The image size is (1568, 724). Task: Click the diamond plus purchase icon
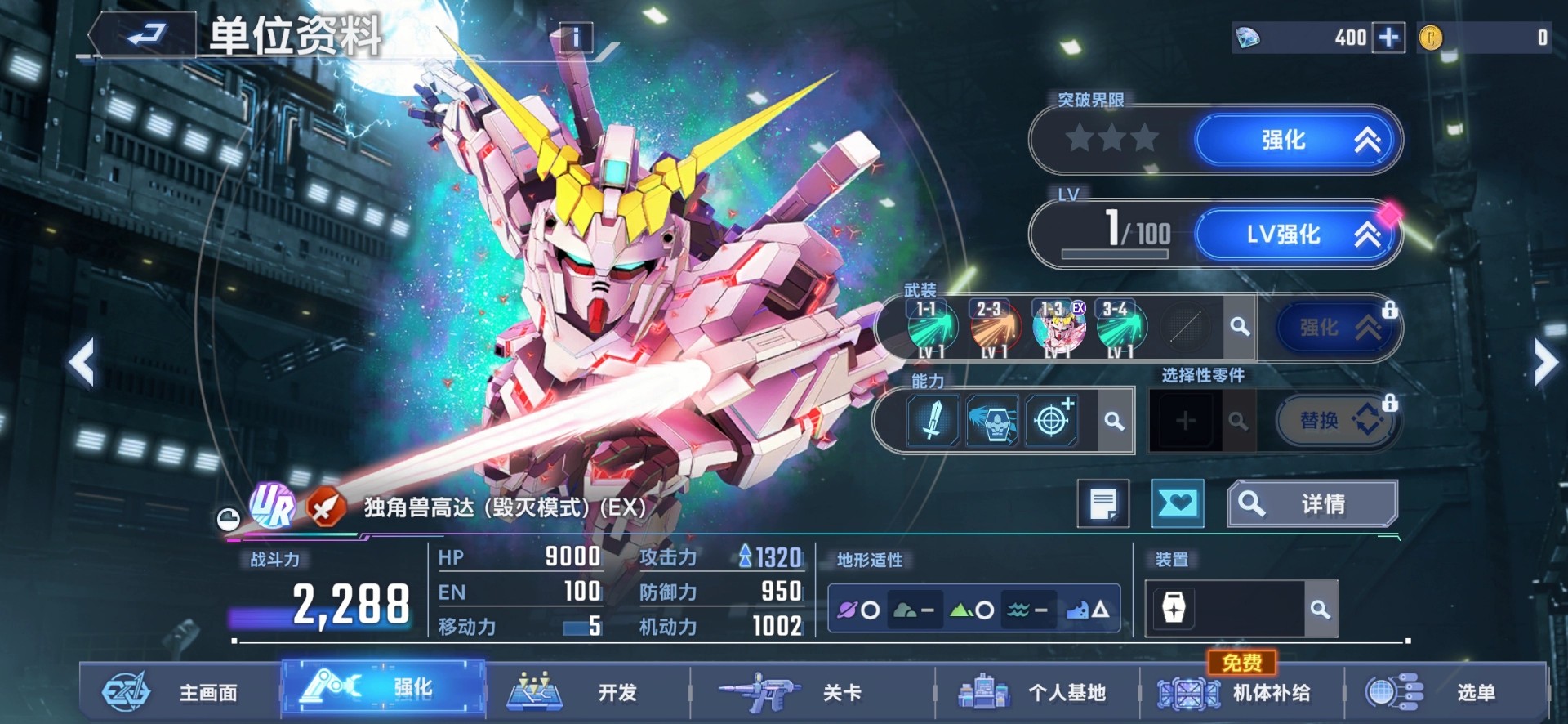point(1387,38)
